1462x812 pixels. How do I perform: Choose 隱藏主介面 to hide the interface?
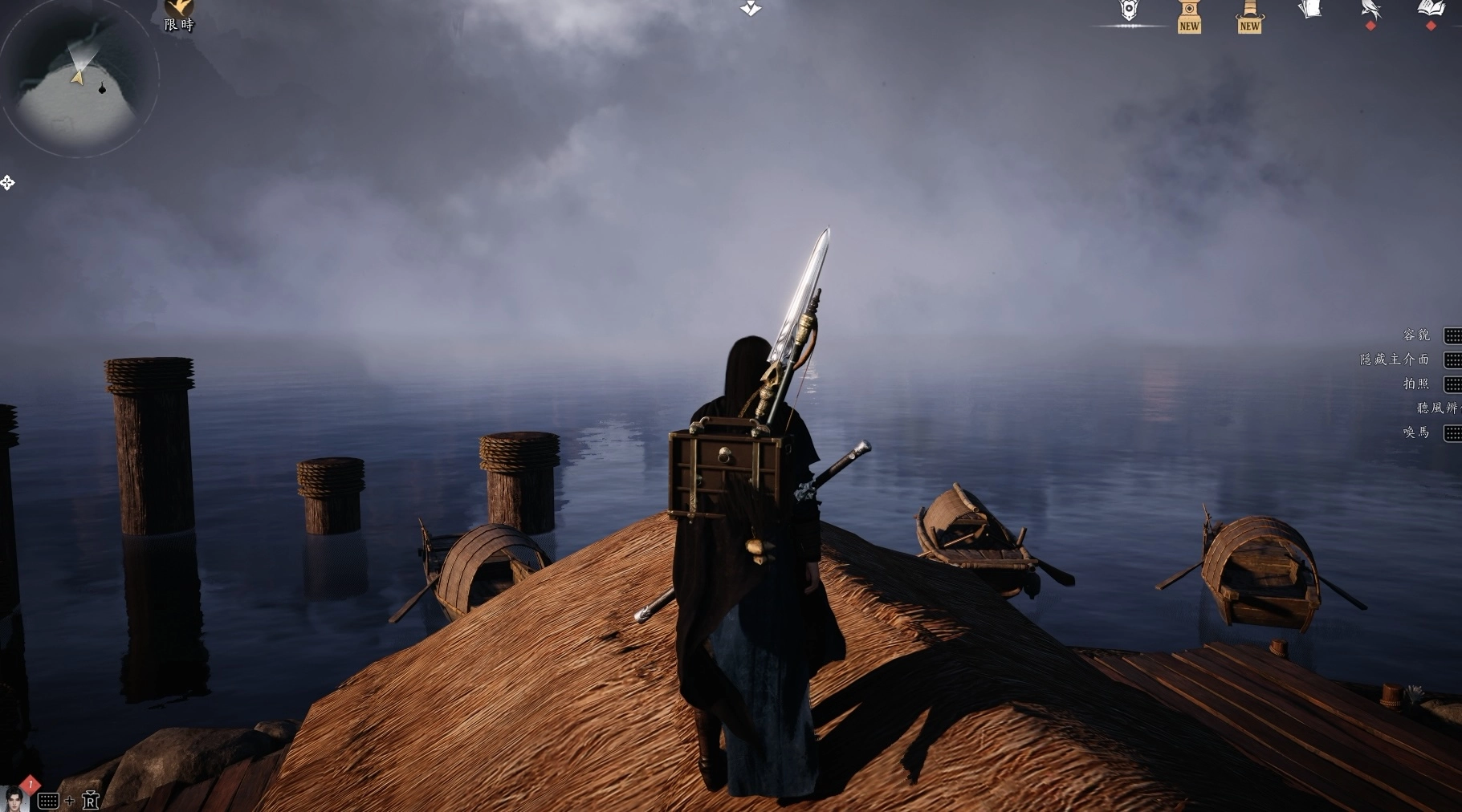tap(1395, 359)
